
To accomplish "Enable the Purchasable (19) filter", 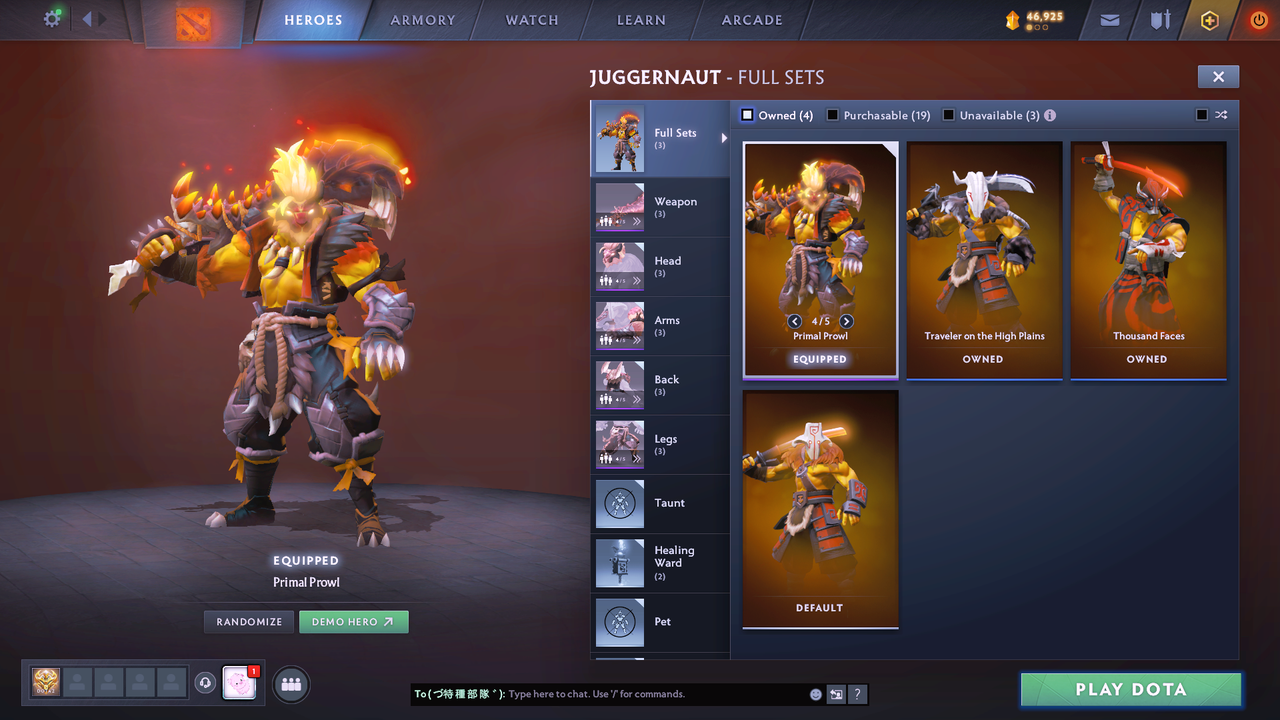I will click(x=833, y=115).
